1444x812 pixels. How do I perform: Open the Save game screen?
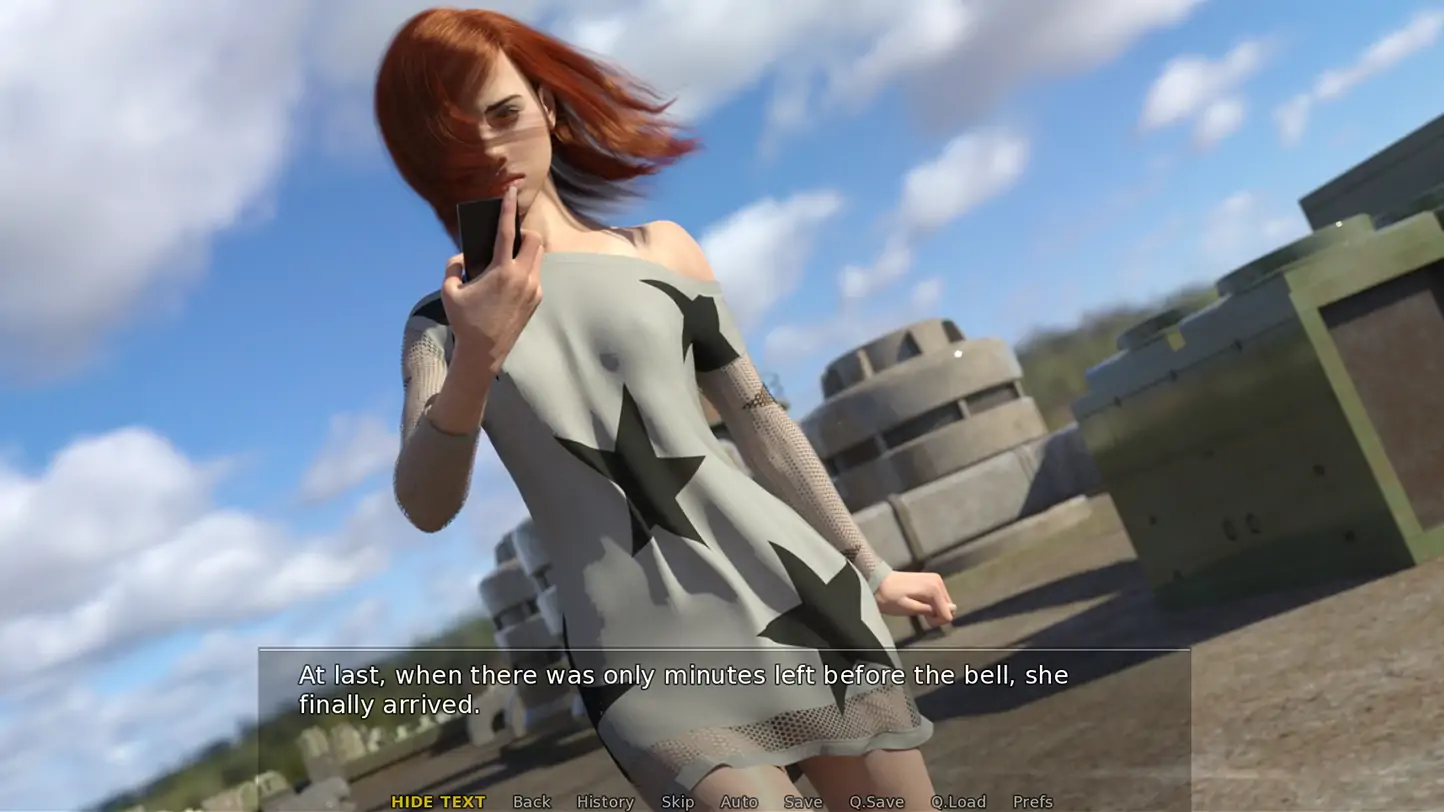click(803, 801)
